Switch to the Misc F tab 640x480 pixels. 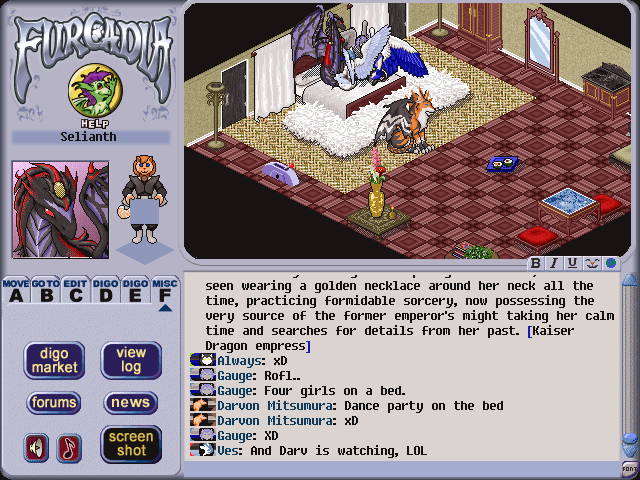tap(165, 291)
